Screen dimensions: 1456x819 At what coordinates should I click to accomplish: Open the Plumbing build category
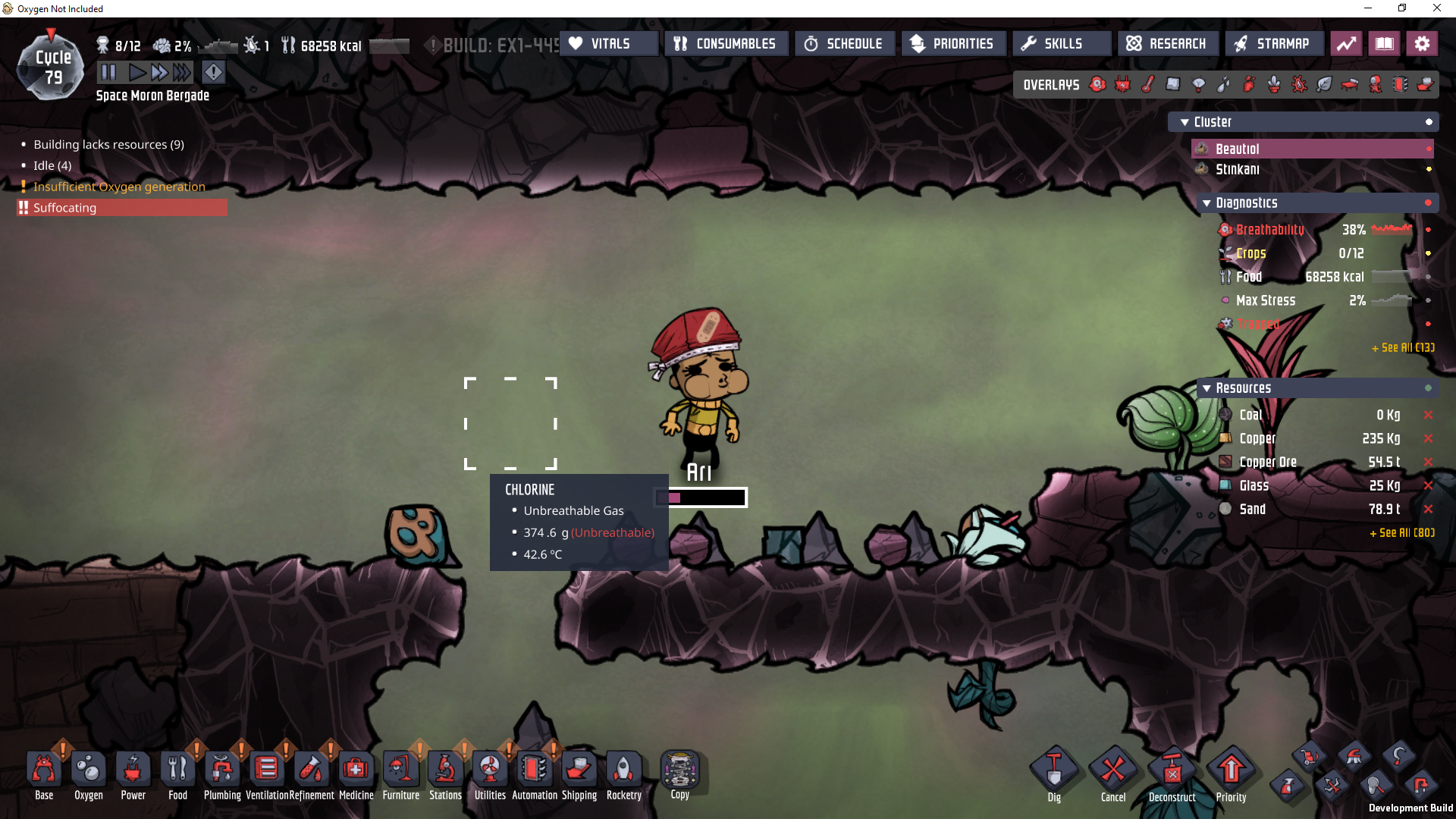coord(222,773)
